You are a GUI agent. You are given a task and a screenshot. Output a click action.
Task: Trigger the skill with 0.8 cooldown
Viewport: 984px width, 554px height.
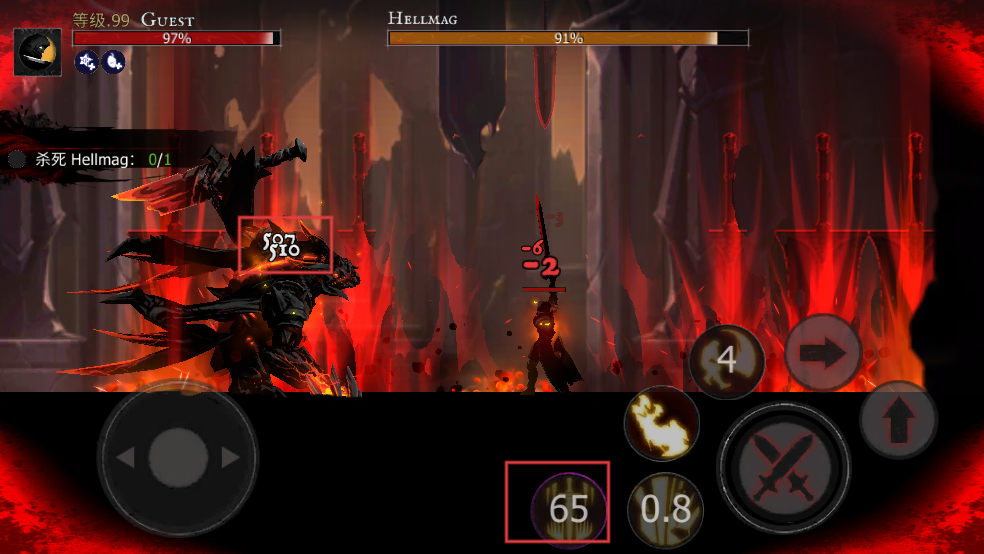665,509
